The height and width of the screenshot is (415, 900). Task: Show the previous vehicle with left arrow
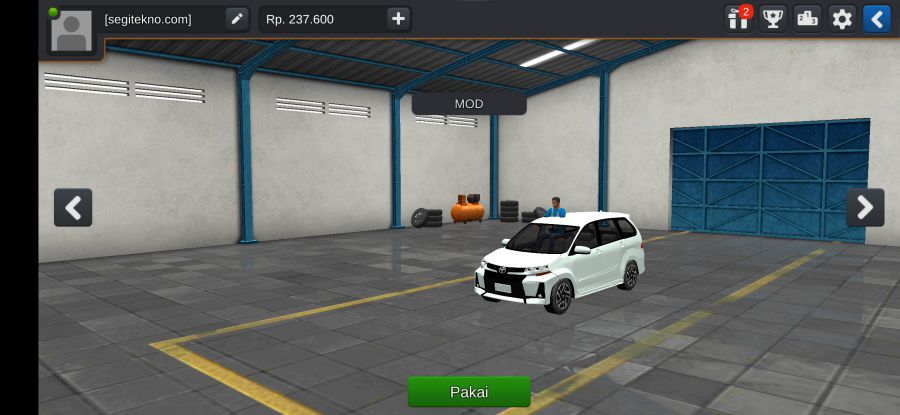73,207
